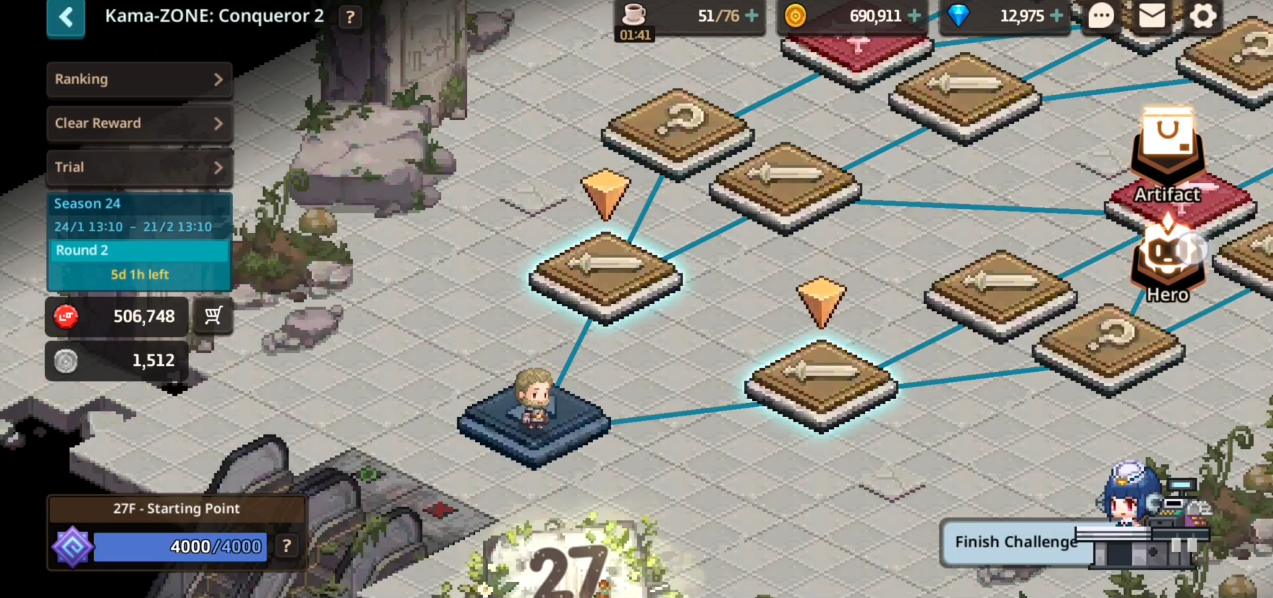Open the mail envelope
Viewport: 1273px width, 598px height.
click(x=1152, y=16)
